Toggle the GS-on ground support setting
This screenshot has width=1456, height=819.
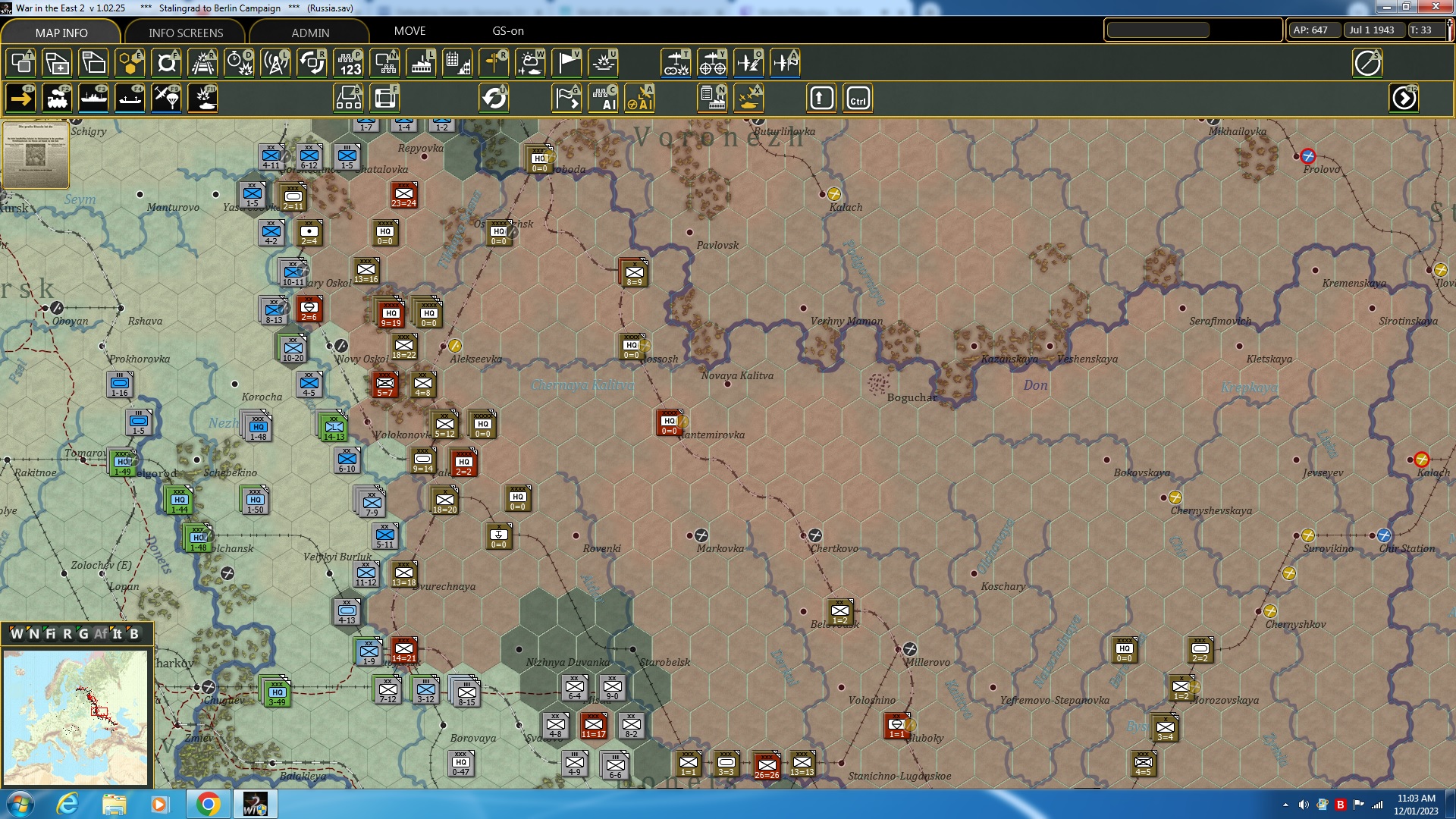point(507,31)
